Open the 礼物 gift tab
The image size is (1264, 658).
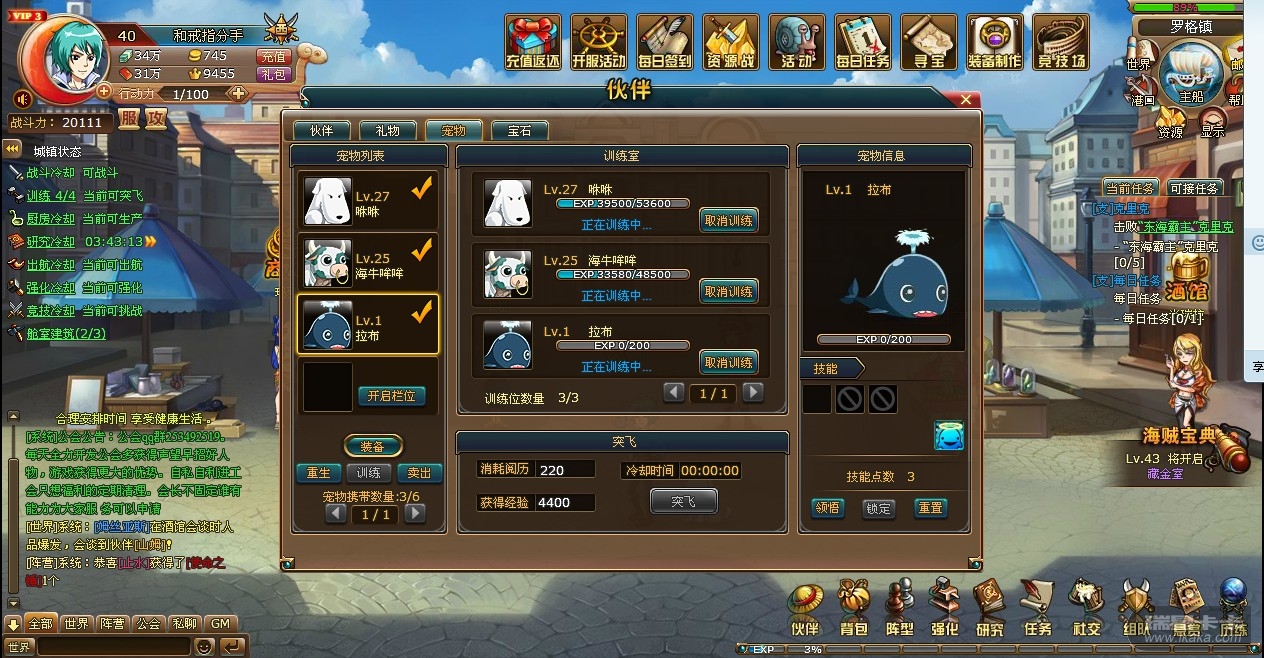coord(387,131)
